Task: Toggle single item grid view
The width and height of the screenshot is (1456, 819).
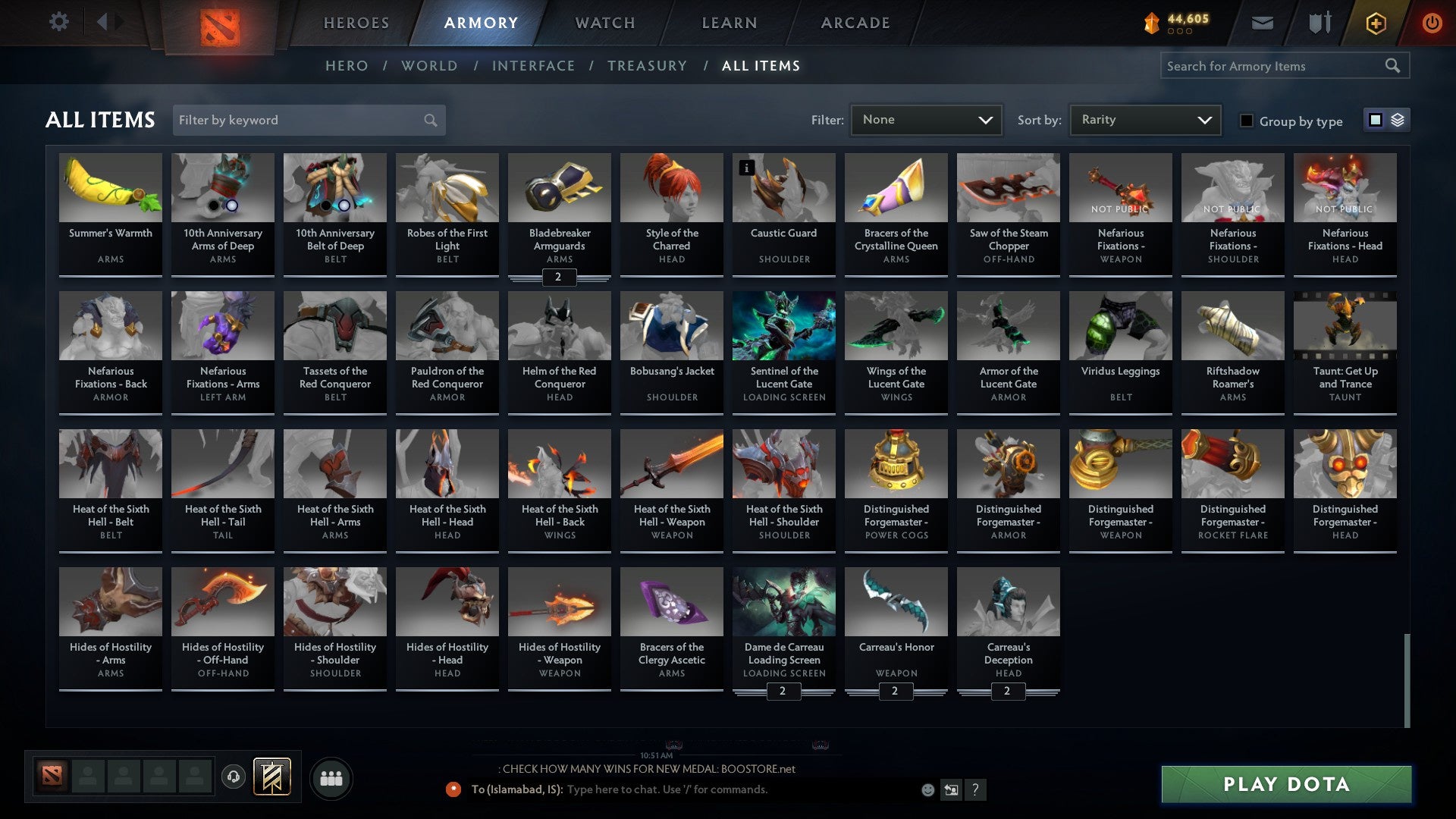Action: [x=1375, y=120]
